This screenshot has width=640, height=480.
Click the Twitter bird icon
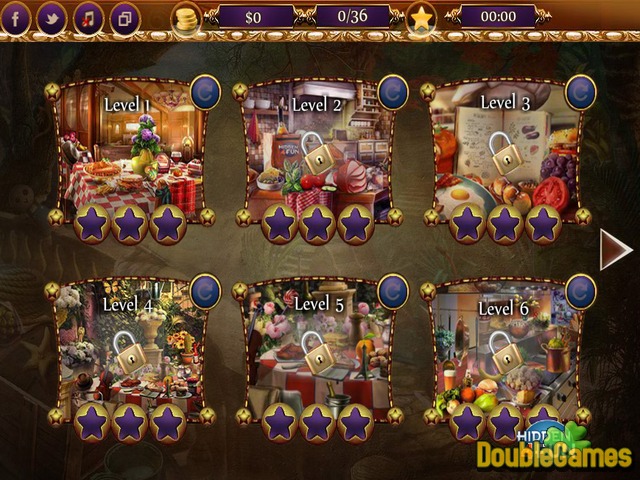pyautogui.click(x=52, y=17)
